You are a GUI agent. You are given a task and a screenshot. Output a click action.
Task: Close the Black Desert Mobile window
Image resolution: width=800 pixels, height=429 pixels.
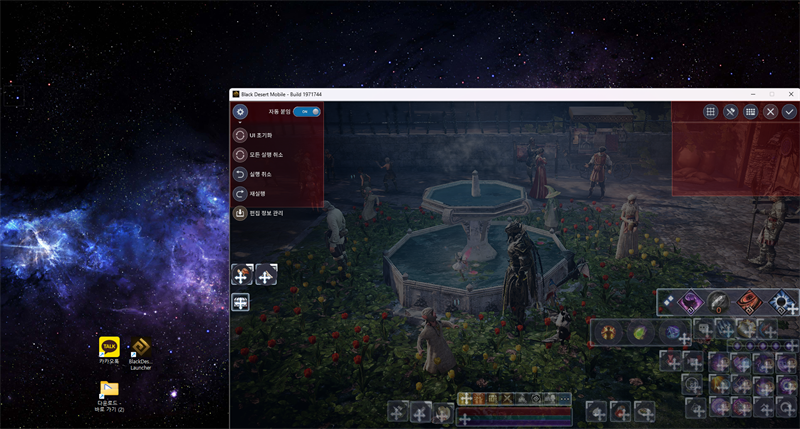point(789,94)
